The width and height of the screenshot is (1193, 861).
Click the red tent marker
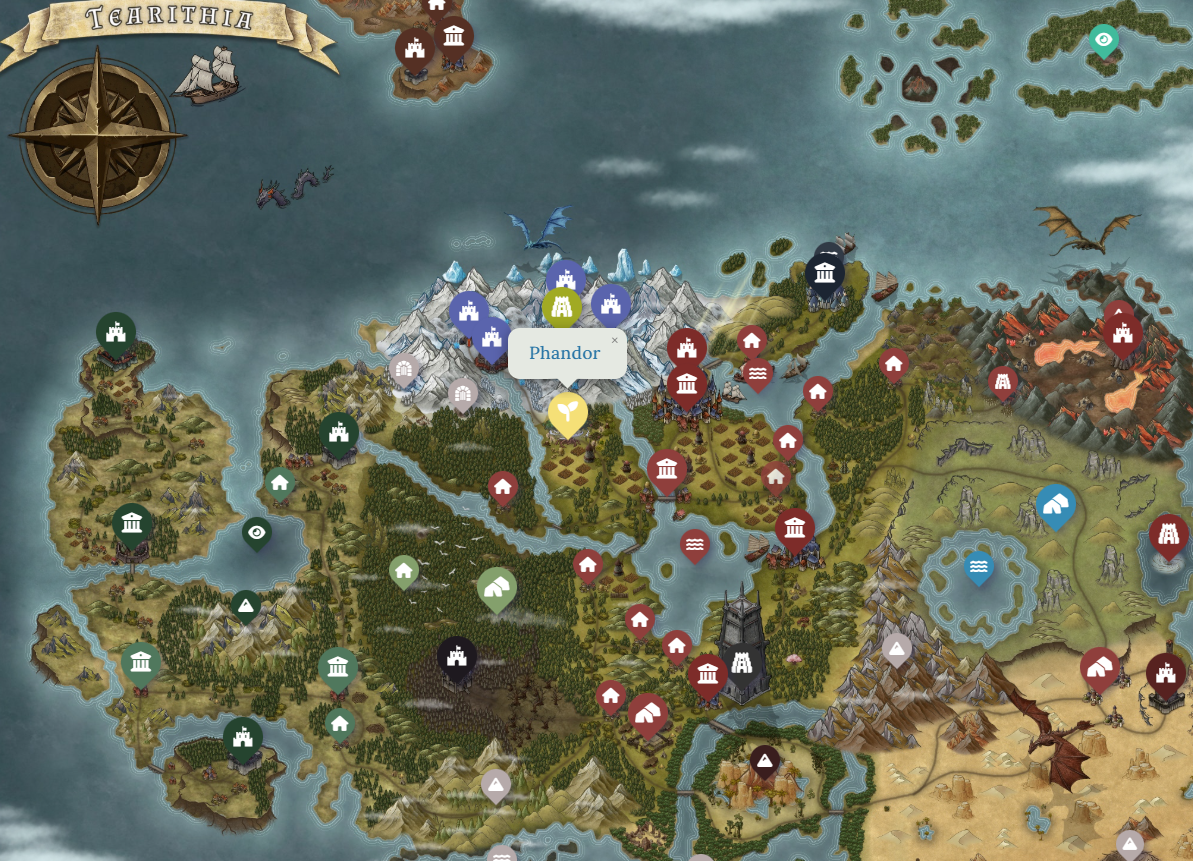coord(648,713)
